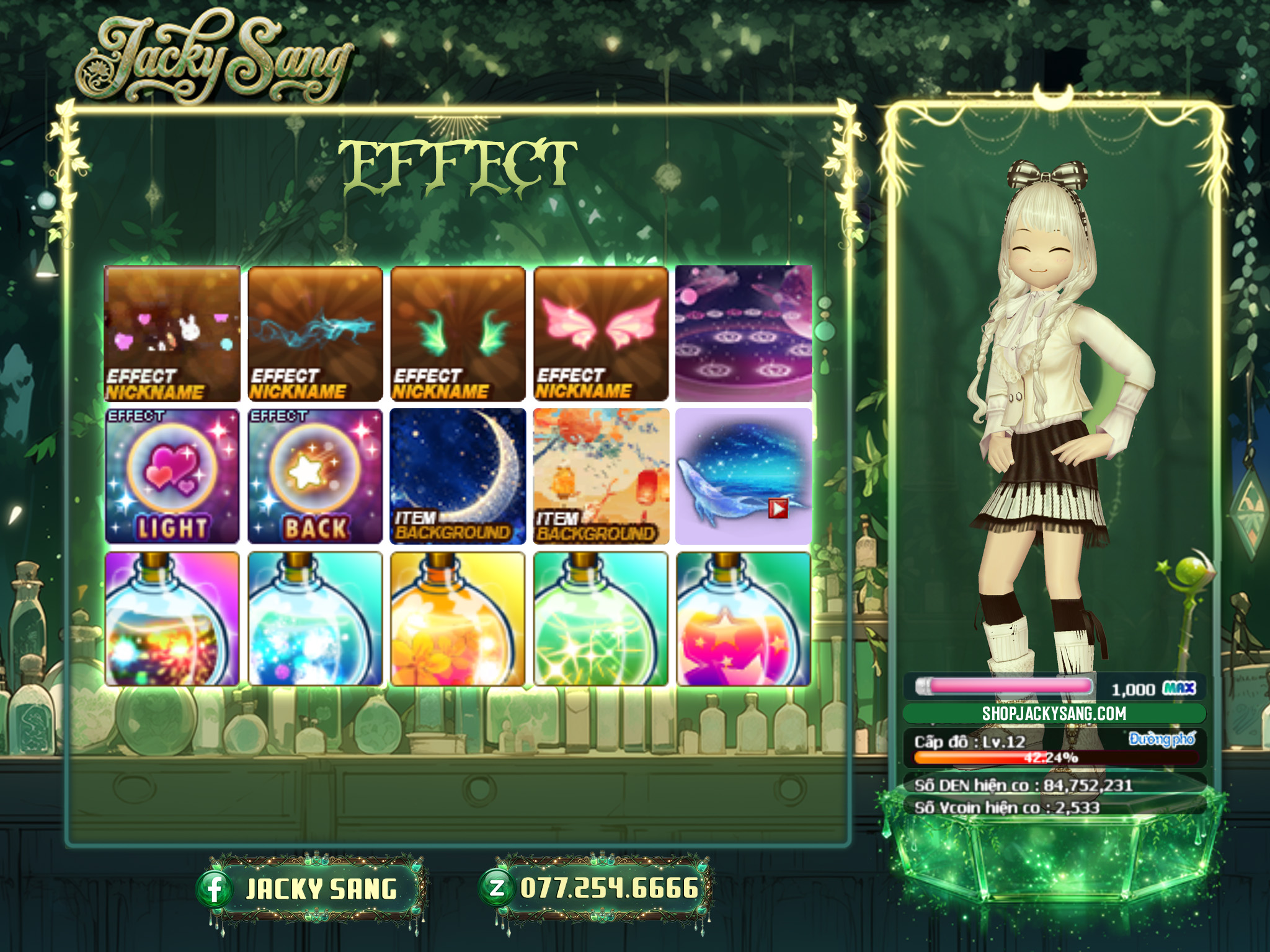Select the fireworks potion bottle

[172, 619]
